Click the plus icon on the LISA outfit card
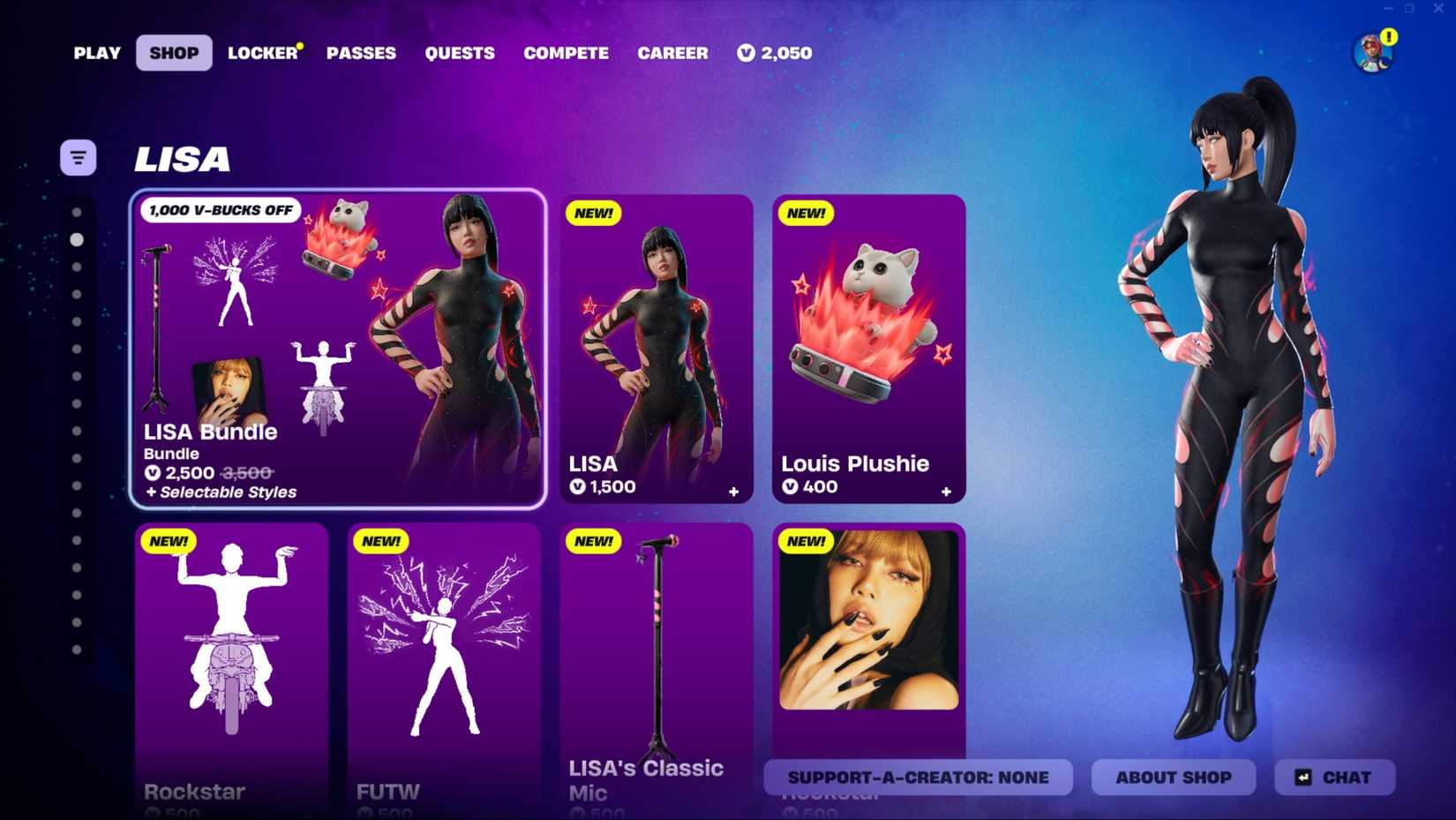The width and height of the screenshot is (1456, 820). point(735,492)
